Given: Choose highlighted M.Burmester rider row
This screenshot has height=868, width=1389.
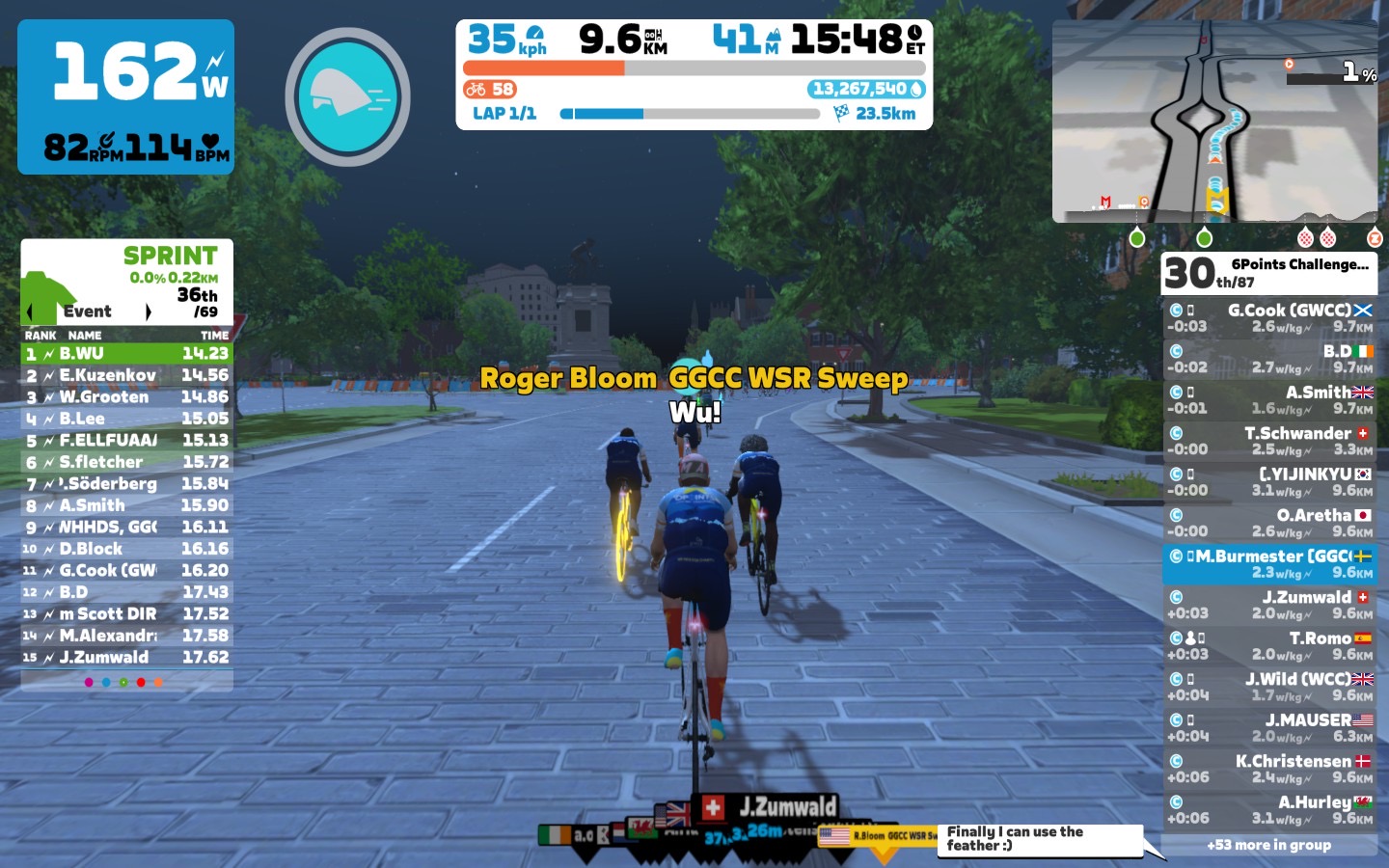Looking at the screenshot, I should 1269,564.
